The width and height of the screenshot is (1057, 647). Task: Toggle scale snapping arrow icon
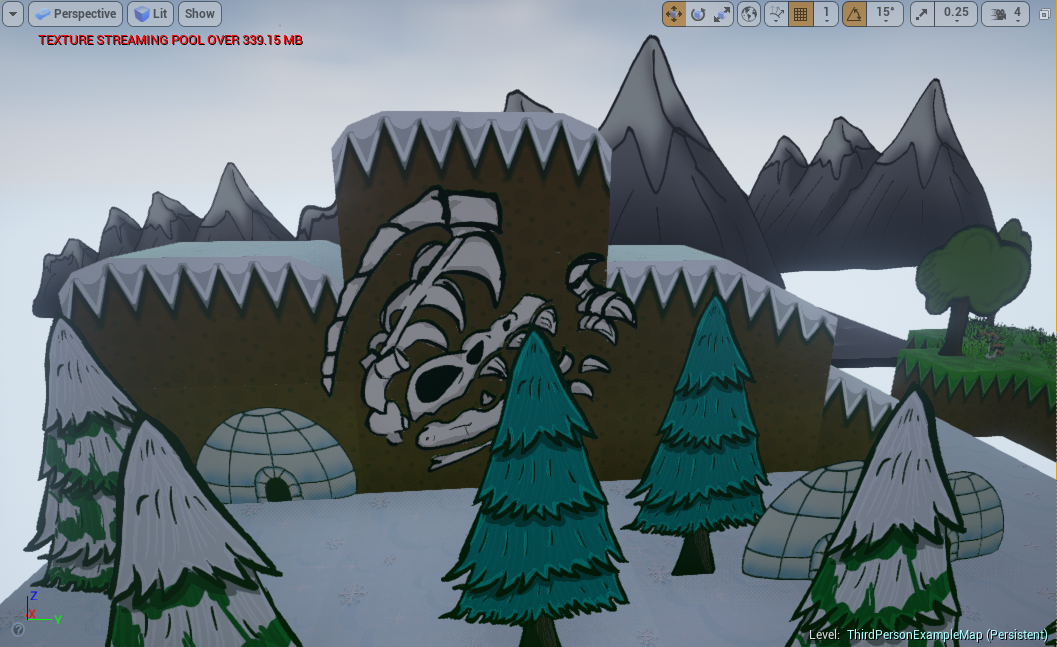click(x=922, y=14)
